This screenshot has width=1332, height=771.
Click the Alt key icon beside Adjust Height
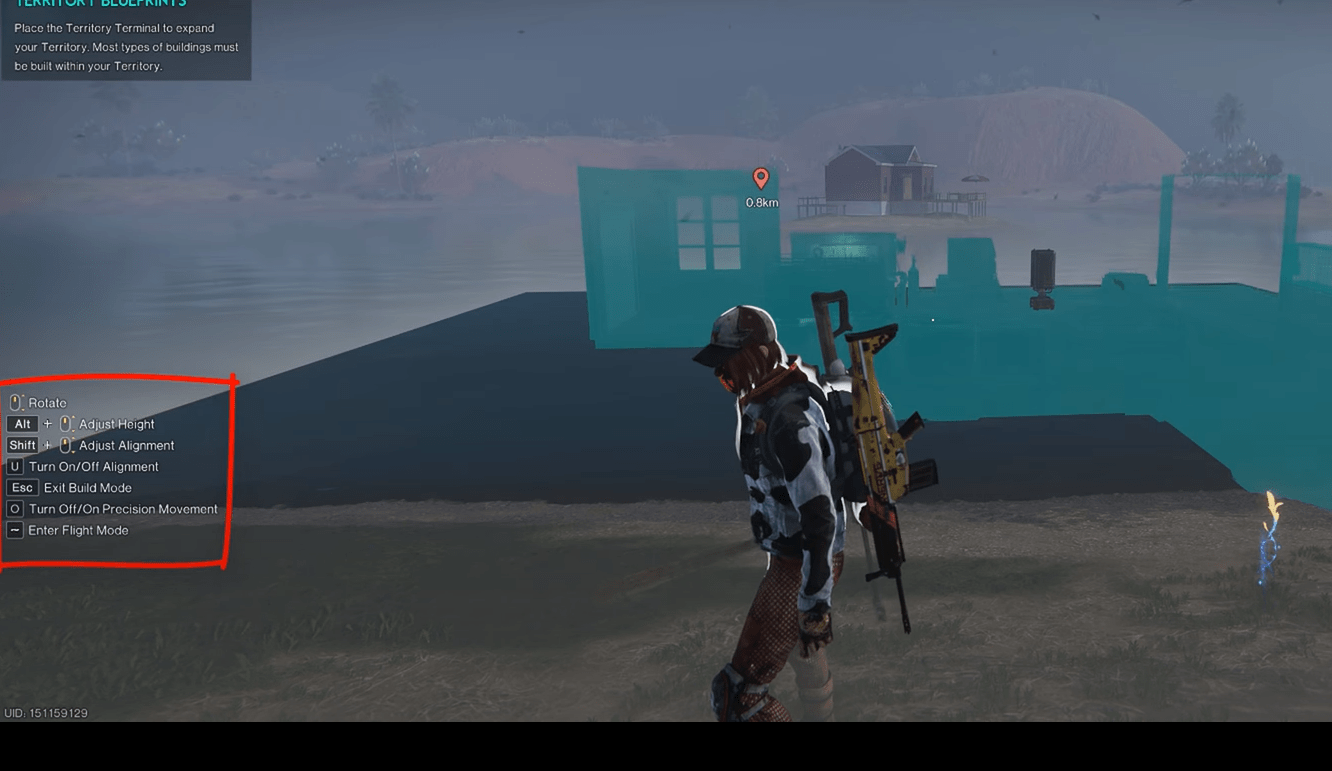[22, 423]
